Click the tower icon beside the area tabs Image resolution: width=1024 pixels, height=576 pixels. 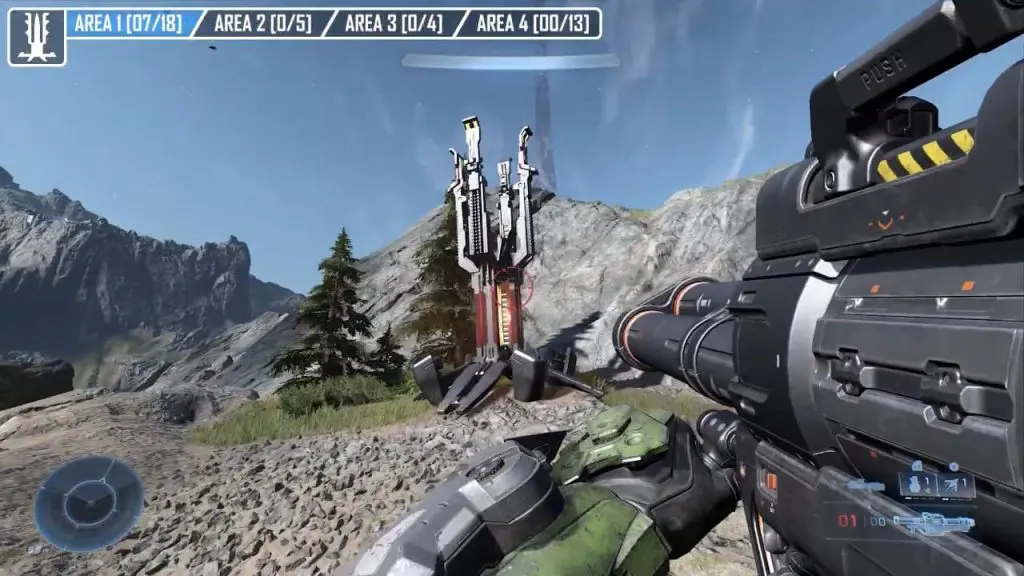tap(37, 37)
